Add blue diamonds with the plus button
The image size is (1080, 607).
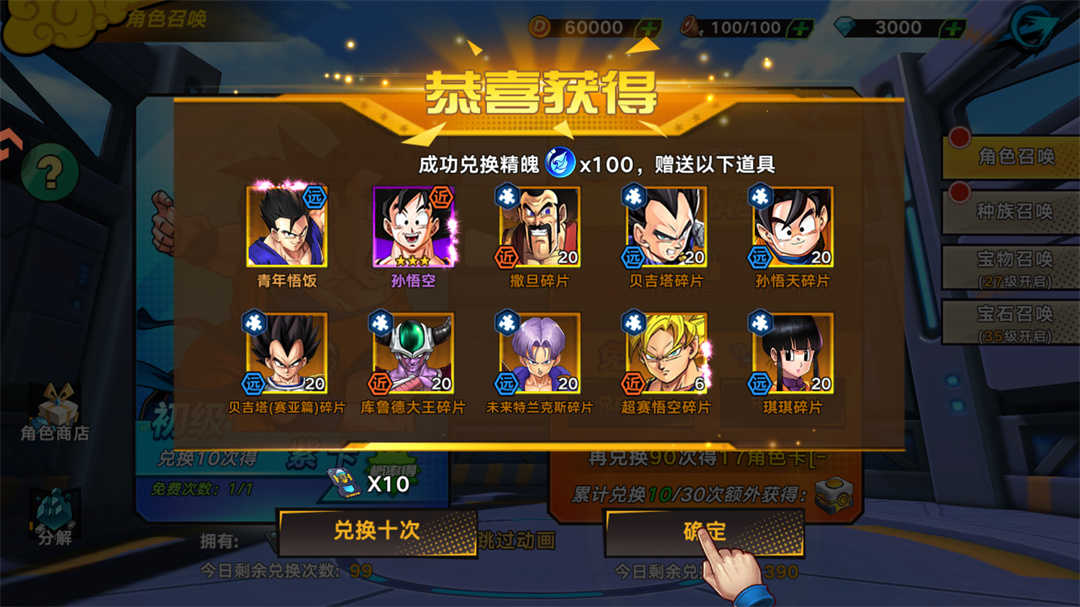(x=953, y=28)
